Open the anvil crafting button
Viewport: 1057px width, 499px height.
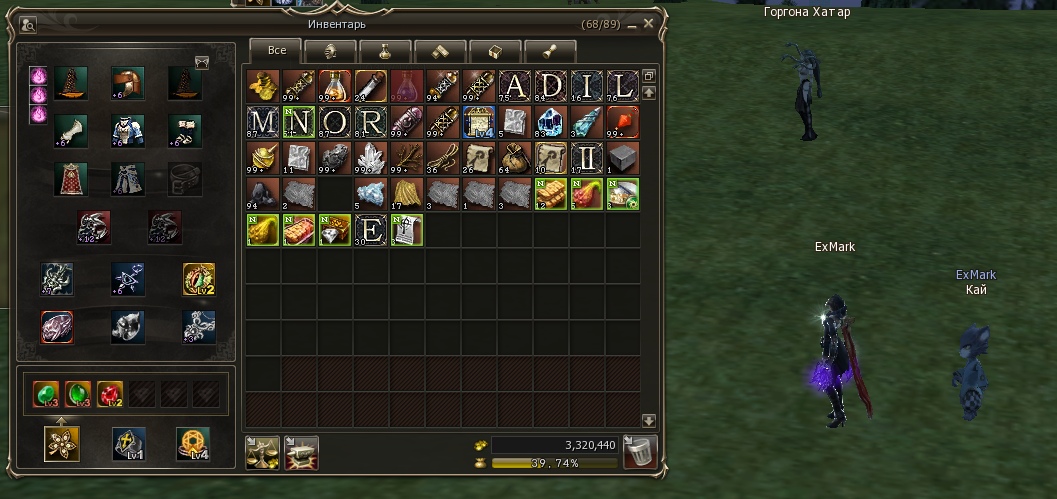point(300,453)
